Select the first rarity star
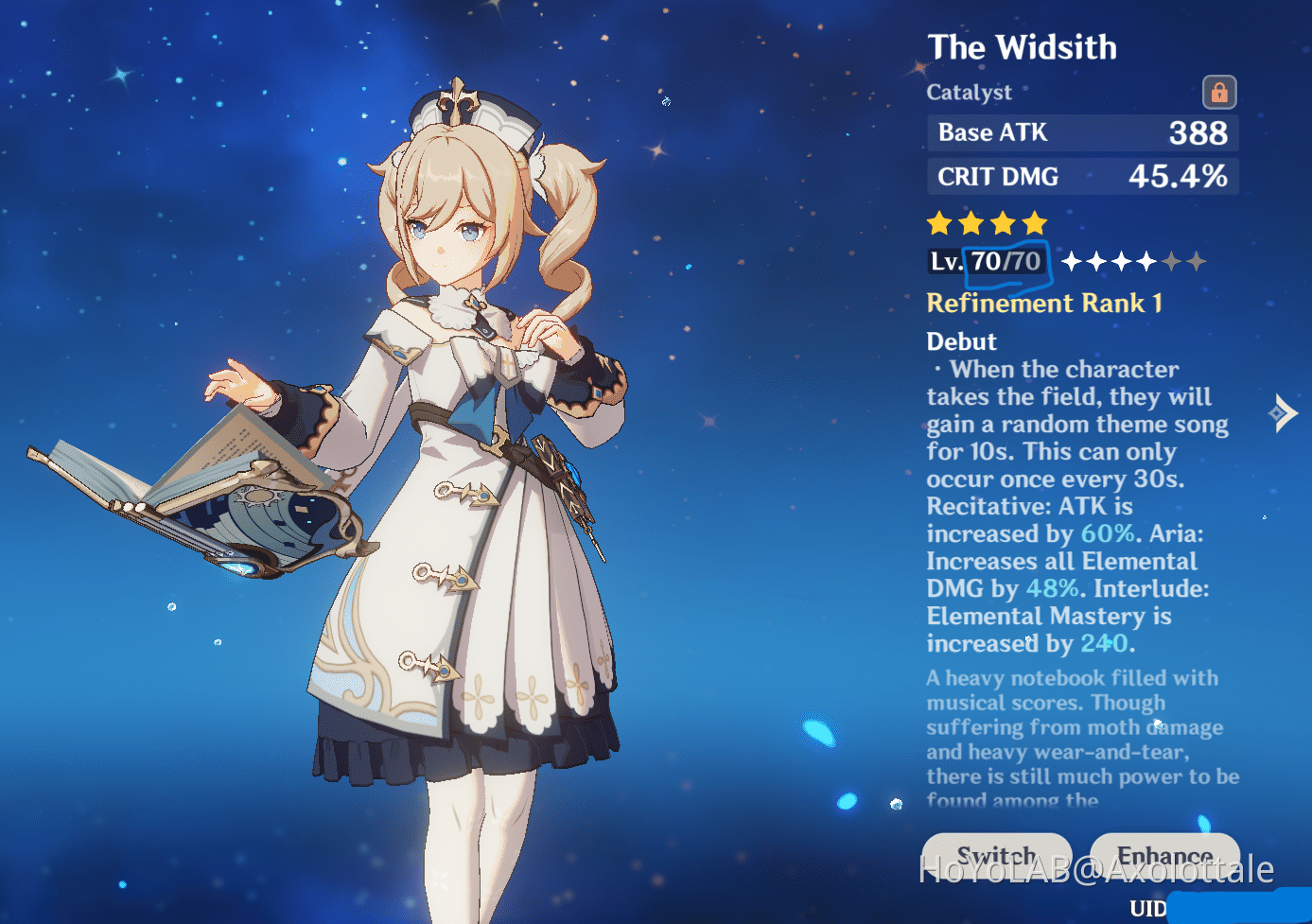Image resolution: width=1312 pixels, height=924 pixels. pos(939,223)
